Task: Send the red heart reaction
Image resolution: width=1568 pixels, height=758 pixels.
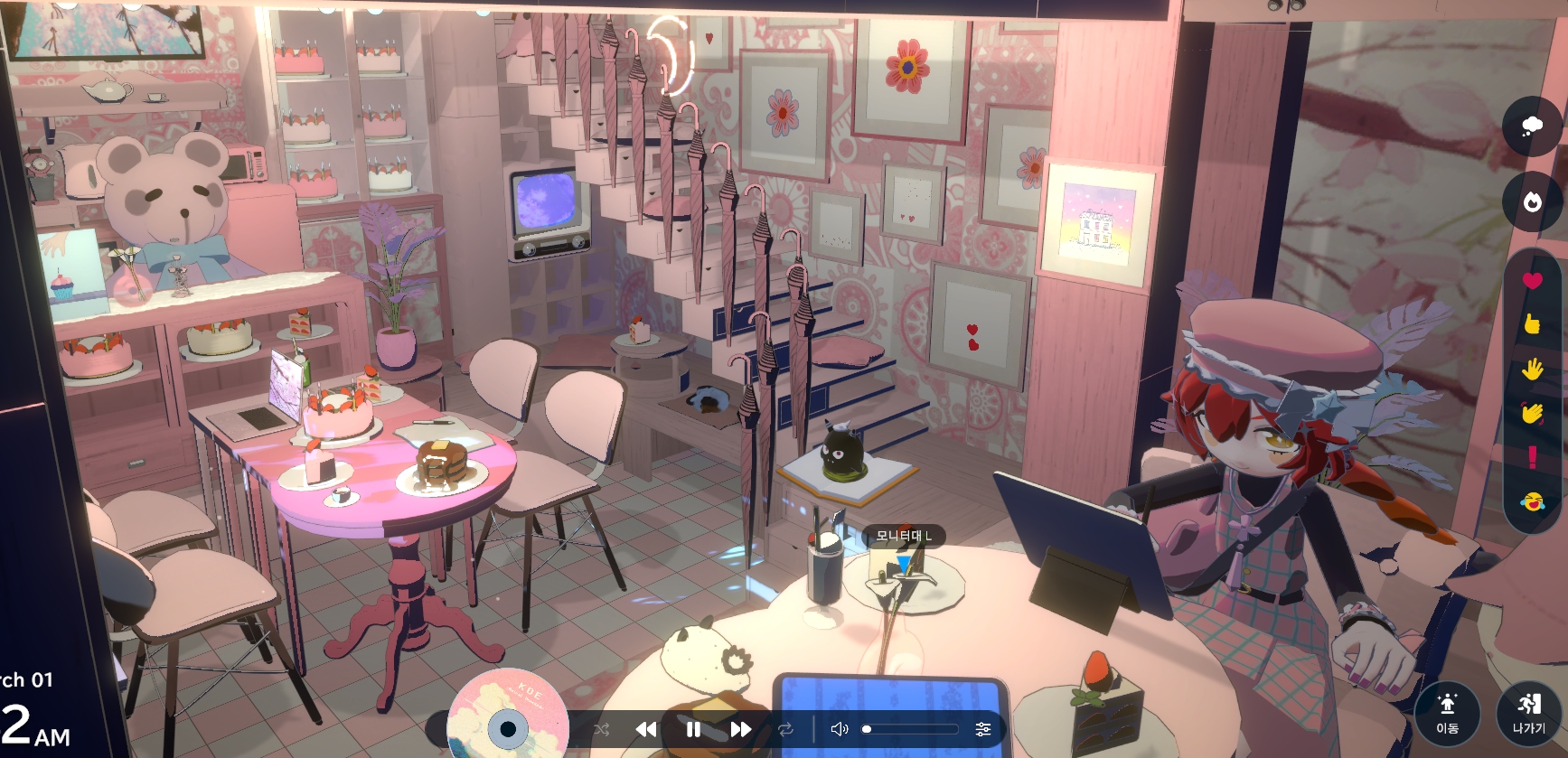Action: (1532, 280)
